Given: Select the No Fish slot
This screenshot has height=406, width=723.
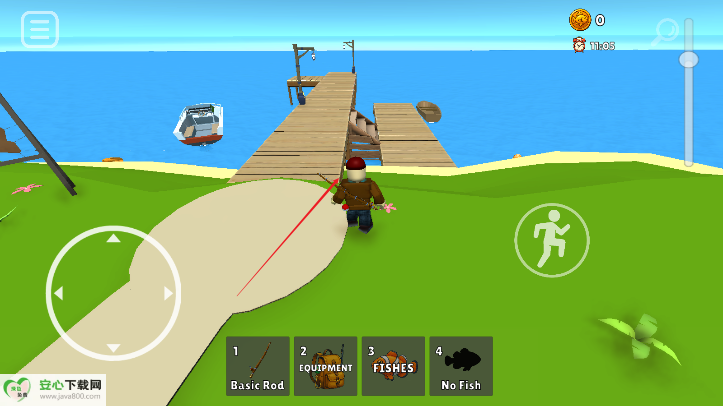Looking at the screenshot, I should click(461, 366).
